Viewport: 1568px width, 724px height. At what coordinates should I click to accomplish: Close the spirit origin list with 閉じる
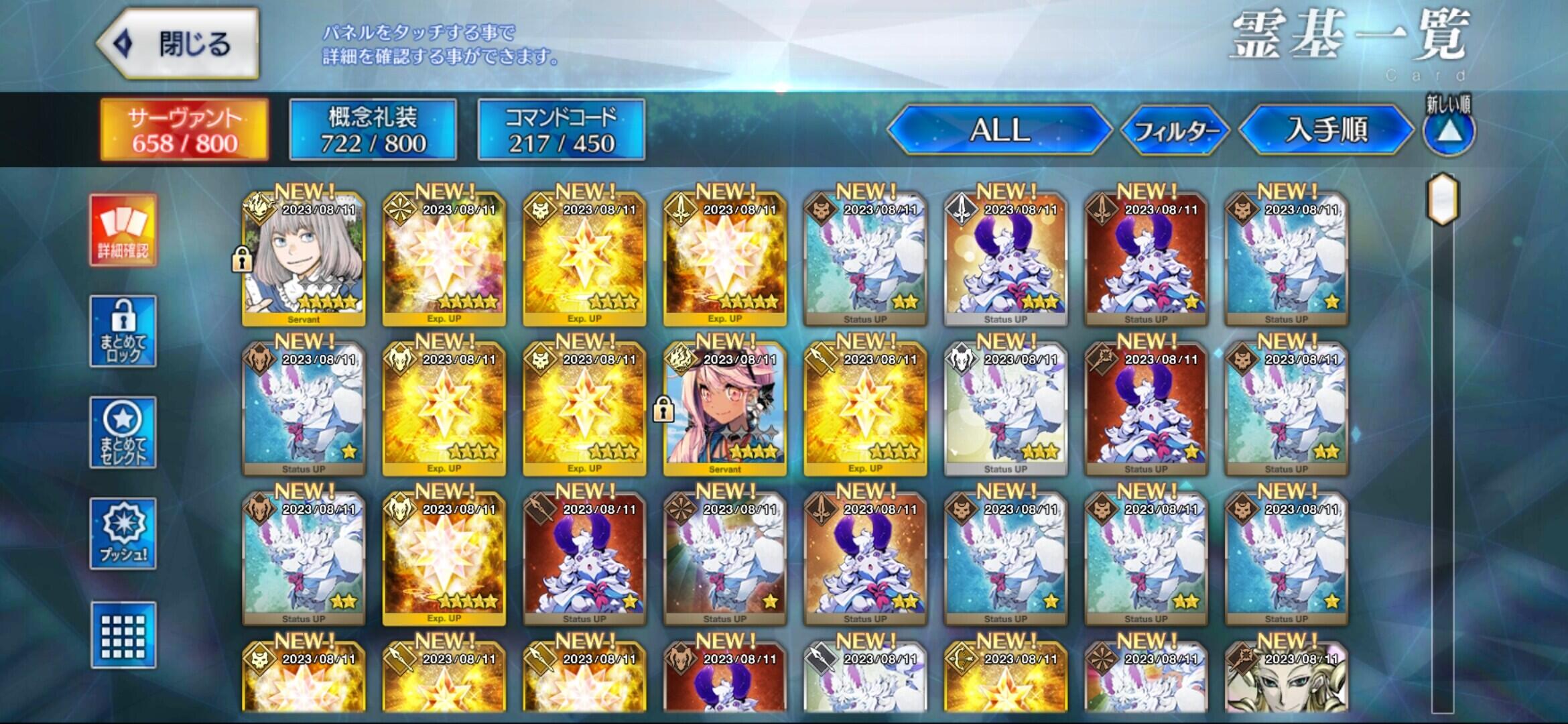coord(178,44)
